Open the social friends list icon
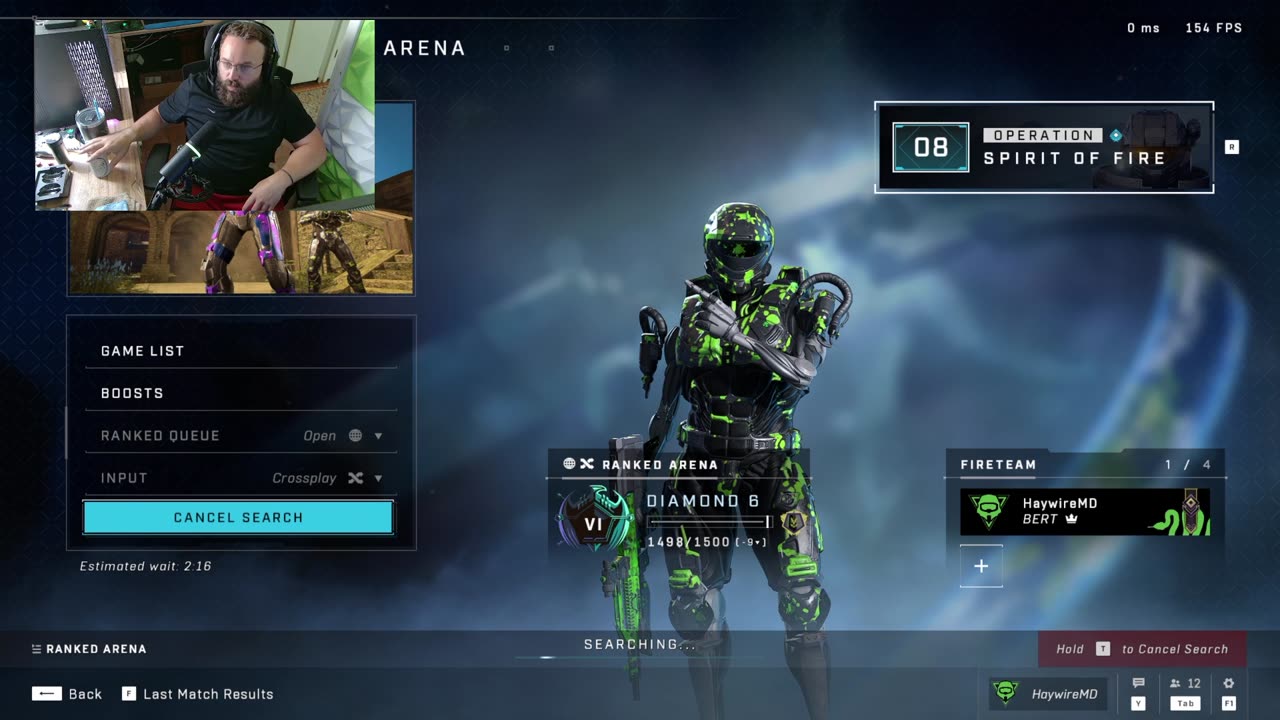This screenshot has width=1280, height=720. tap(1185, 685)
